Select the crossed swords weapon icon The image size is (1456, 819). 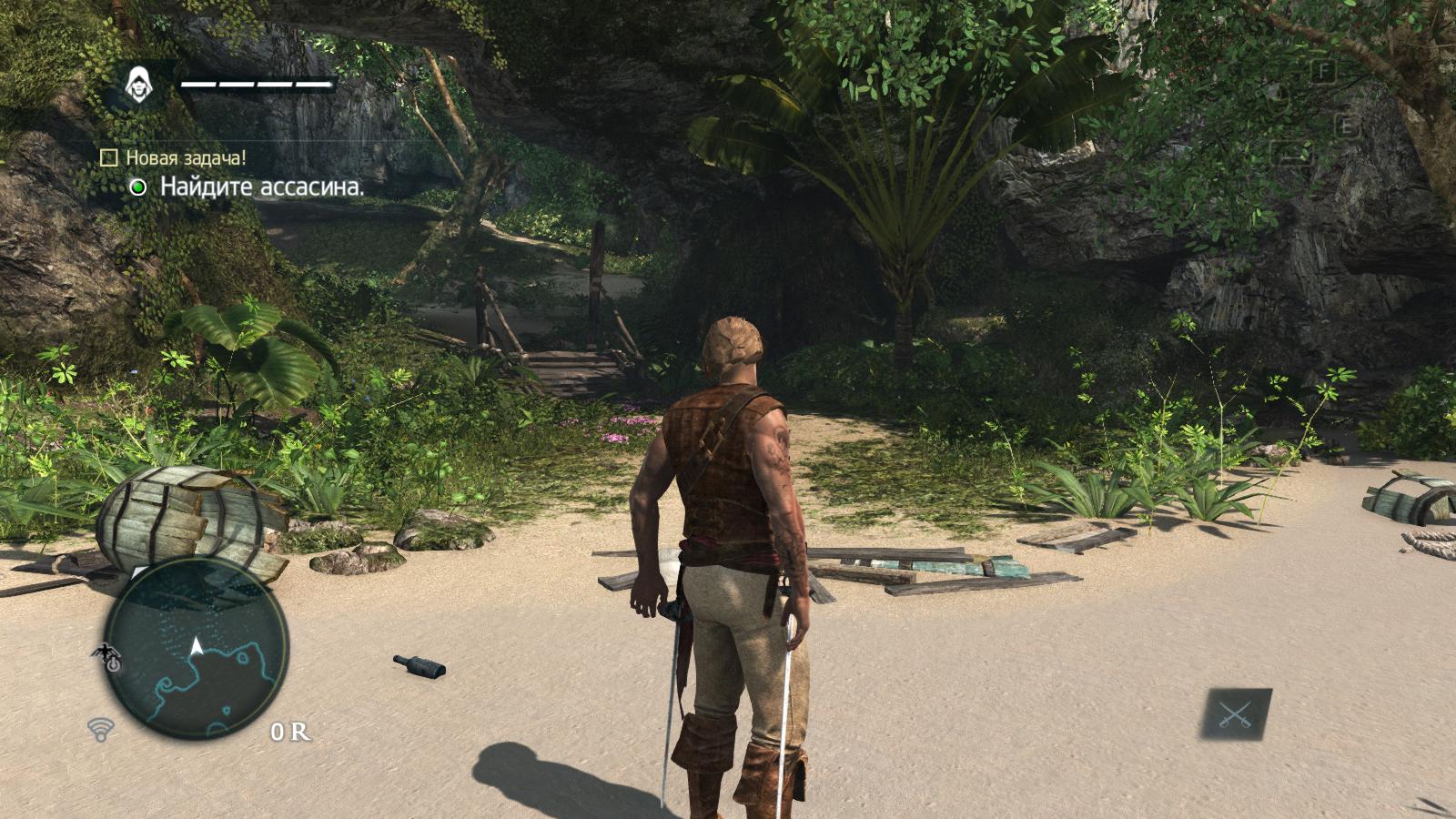pyautogui.click(x=1237, y=713)
